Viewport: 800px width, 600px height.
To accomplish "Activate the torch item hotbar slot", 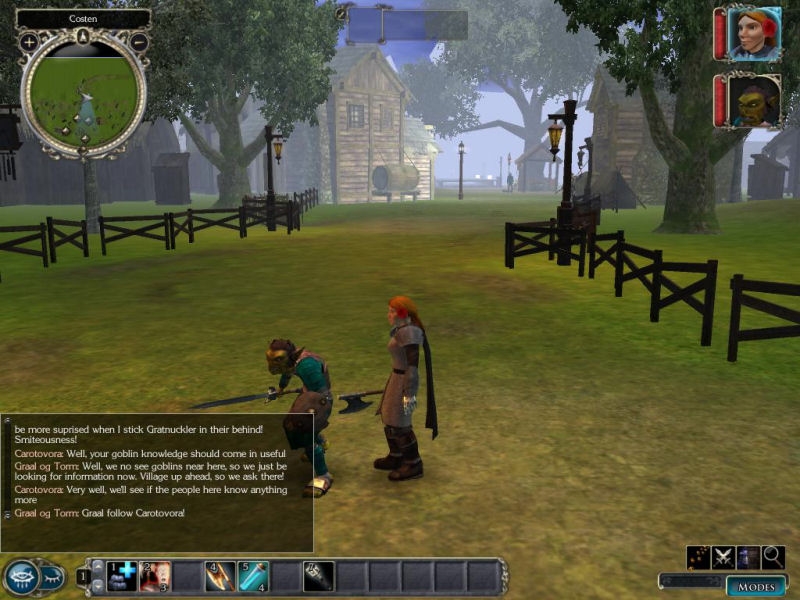I will click(319, 576).
